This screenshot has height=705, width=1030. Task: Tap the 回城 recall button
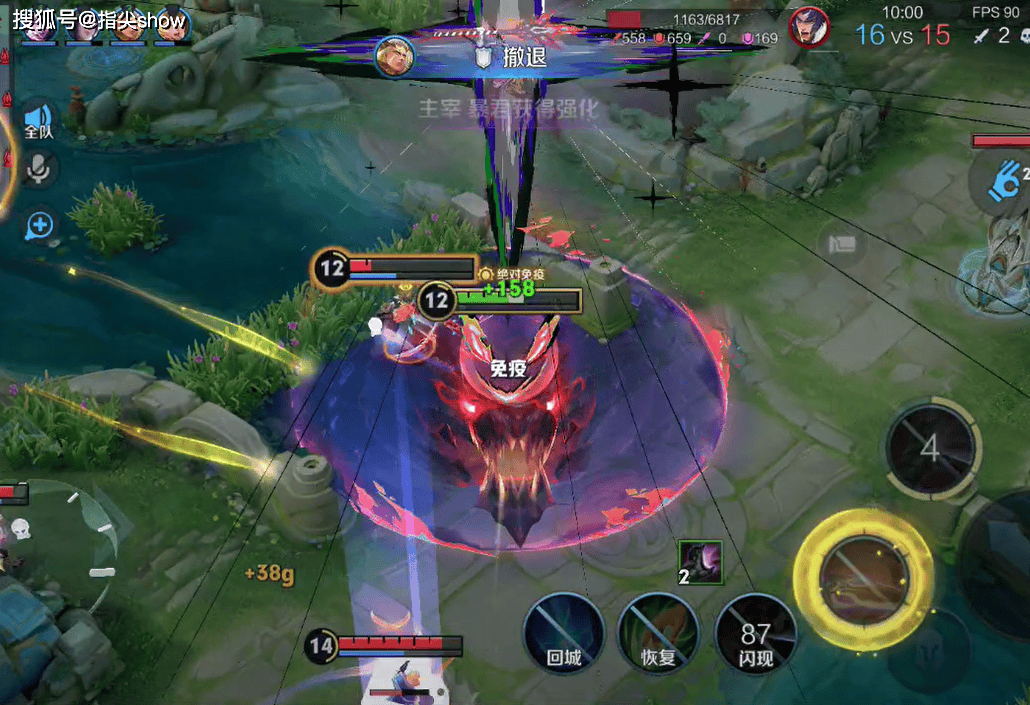pos(565,632)
